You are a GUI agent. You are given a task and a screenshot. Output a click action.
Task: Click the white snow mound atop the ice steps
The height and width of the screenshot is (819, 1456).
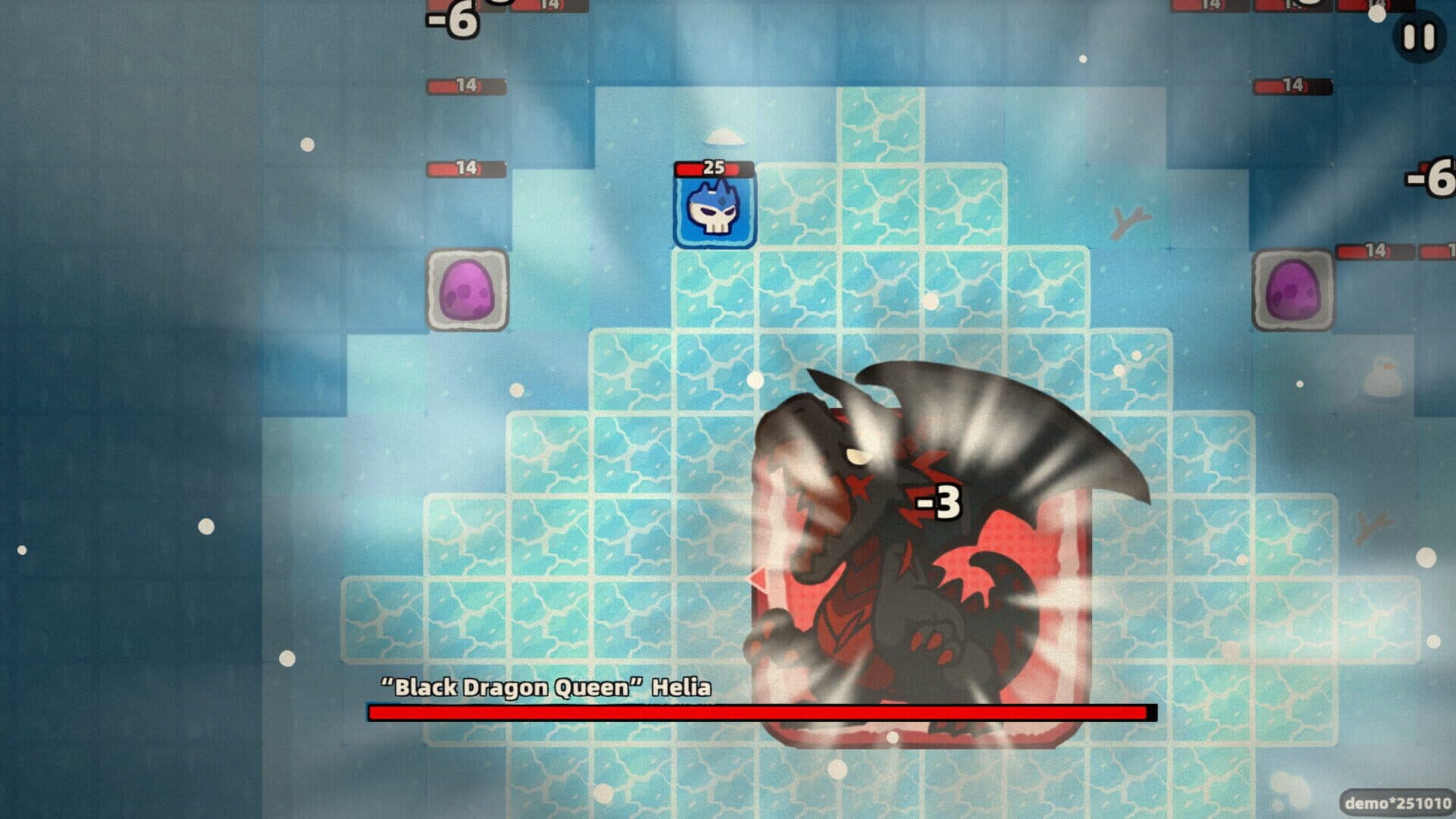pyautogui.click(x=724, y=136)
